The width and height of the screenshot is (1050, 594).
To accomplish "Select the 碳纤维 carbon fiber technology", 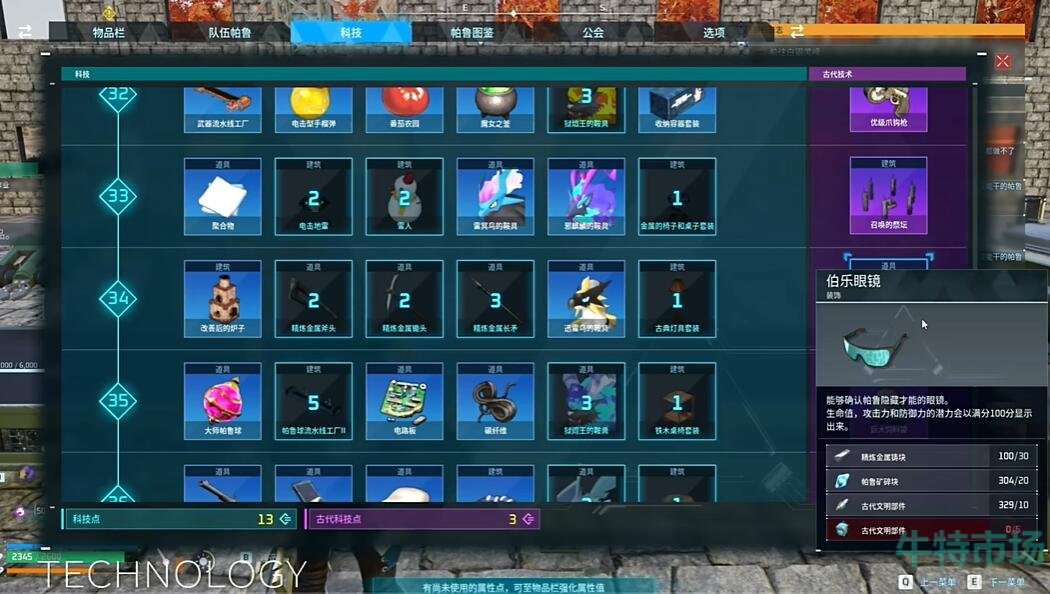I will pyautogui.click(x=495, y=400).
